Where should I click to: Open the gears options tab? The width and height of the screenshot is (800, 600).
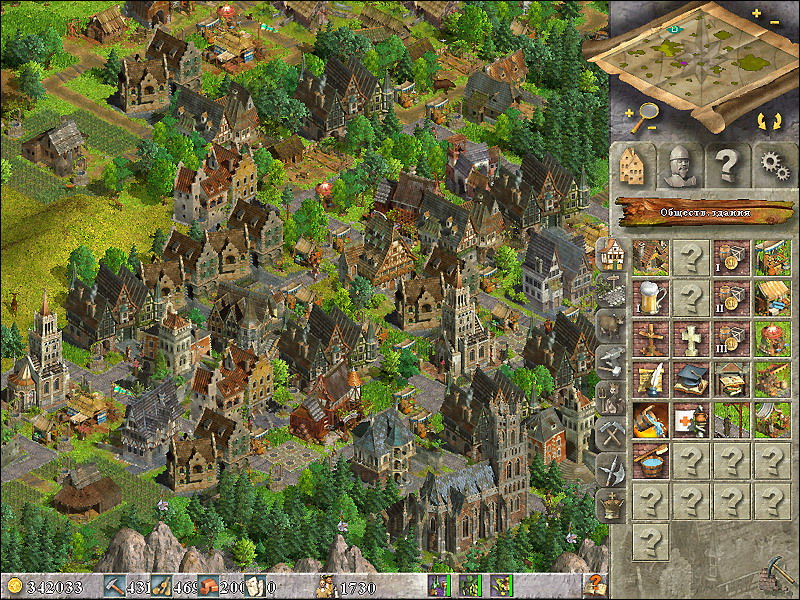[771, 164]
